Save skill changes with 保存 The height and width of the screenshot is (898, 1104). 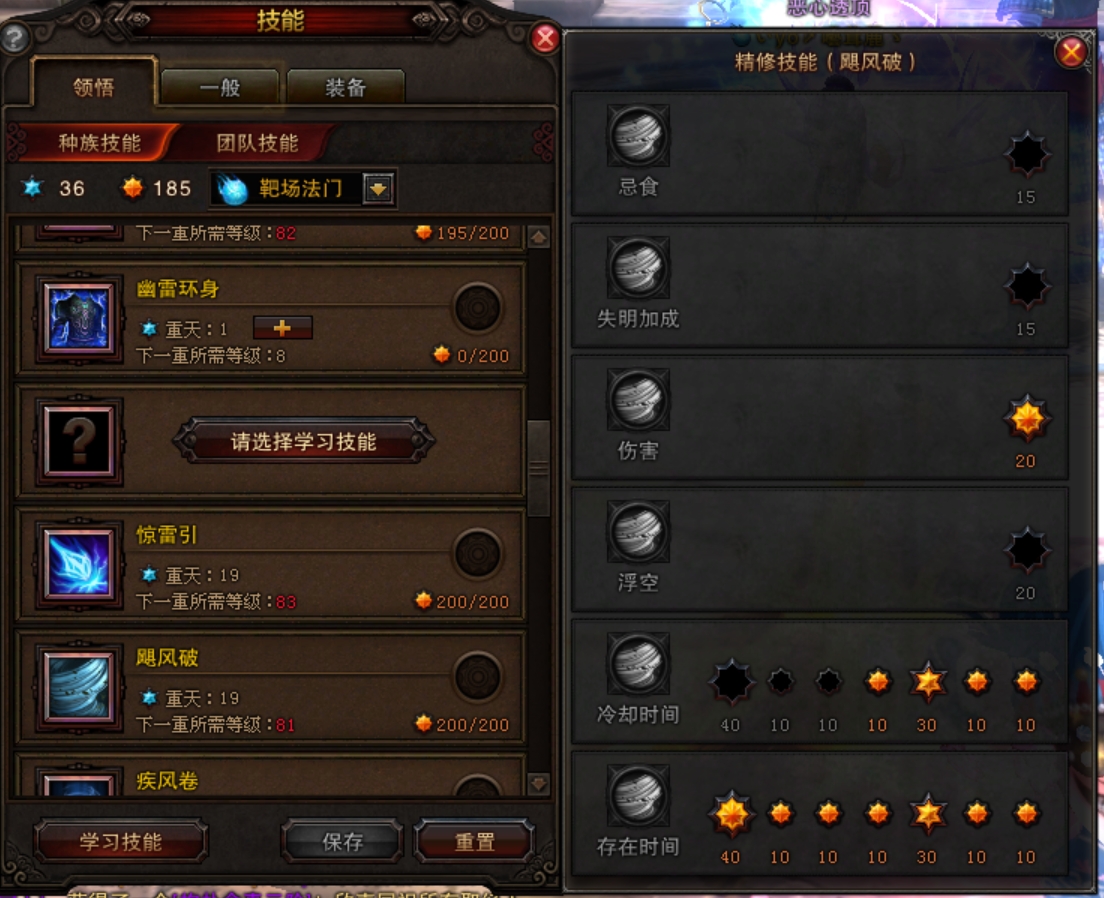(x=342, y=842)
